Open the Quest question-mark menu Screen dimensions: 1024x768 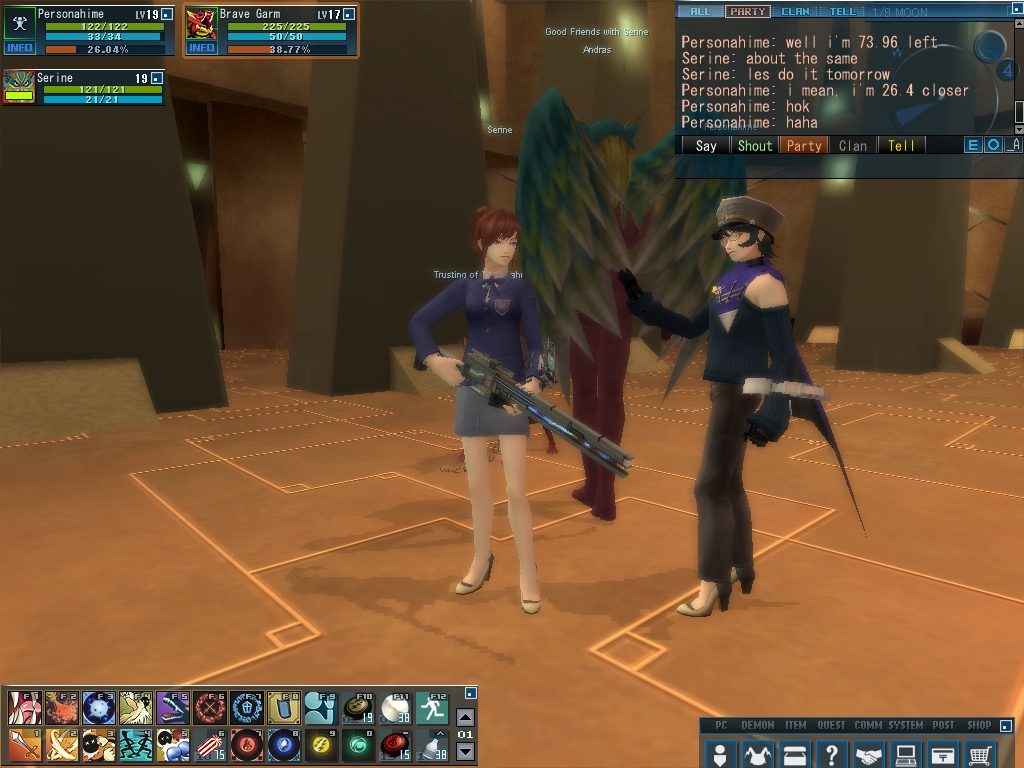pos(831,753)
